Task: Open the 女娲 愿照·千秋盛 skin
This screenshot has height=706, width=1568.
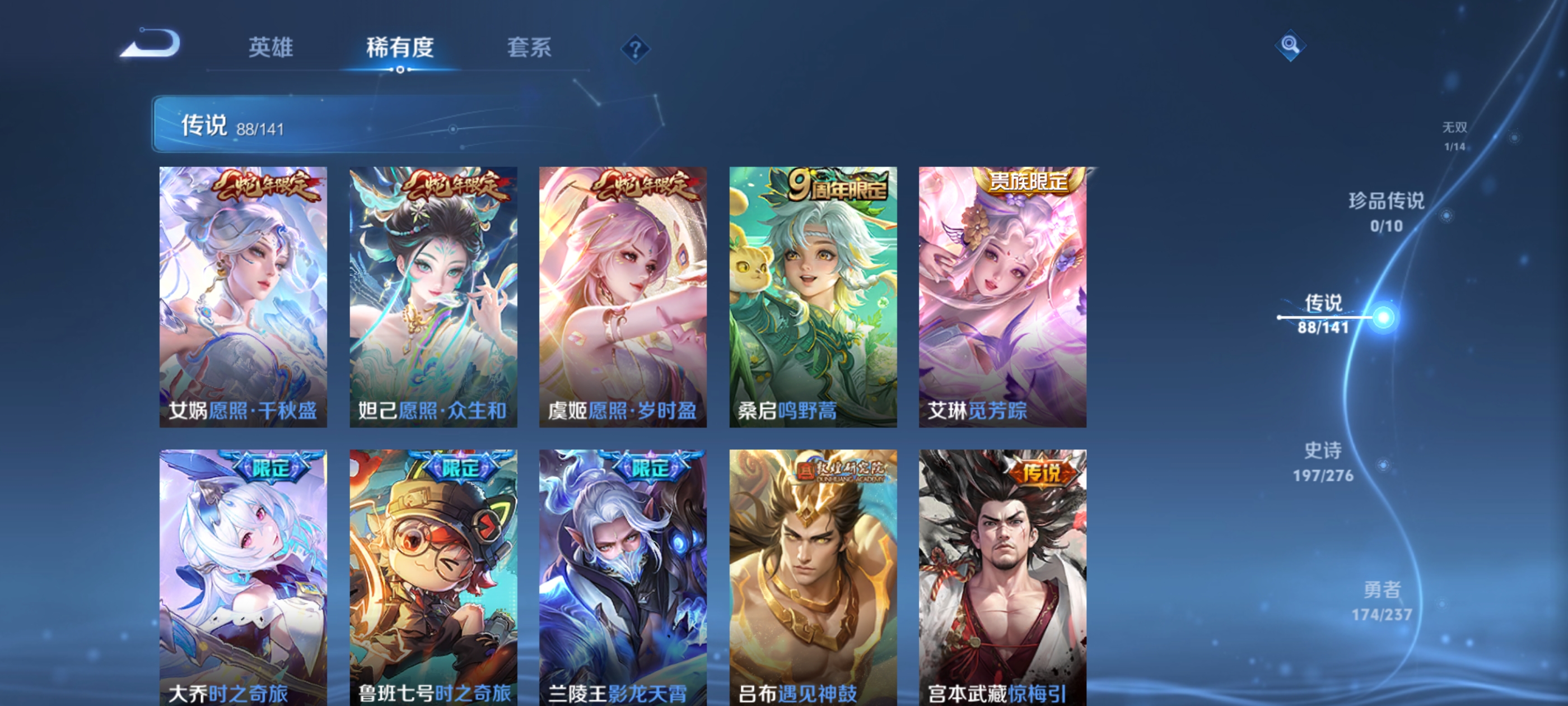Action: click(244, 299)
